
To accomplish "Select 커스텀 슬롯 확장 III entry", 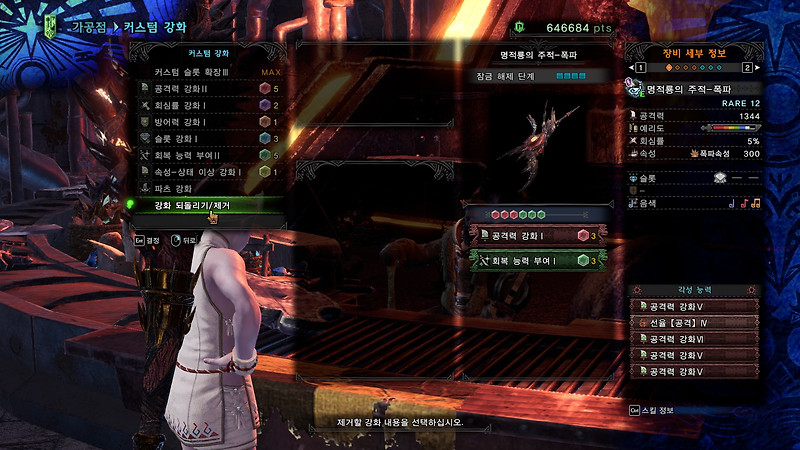I will click(x=205, y=73).
